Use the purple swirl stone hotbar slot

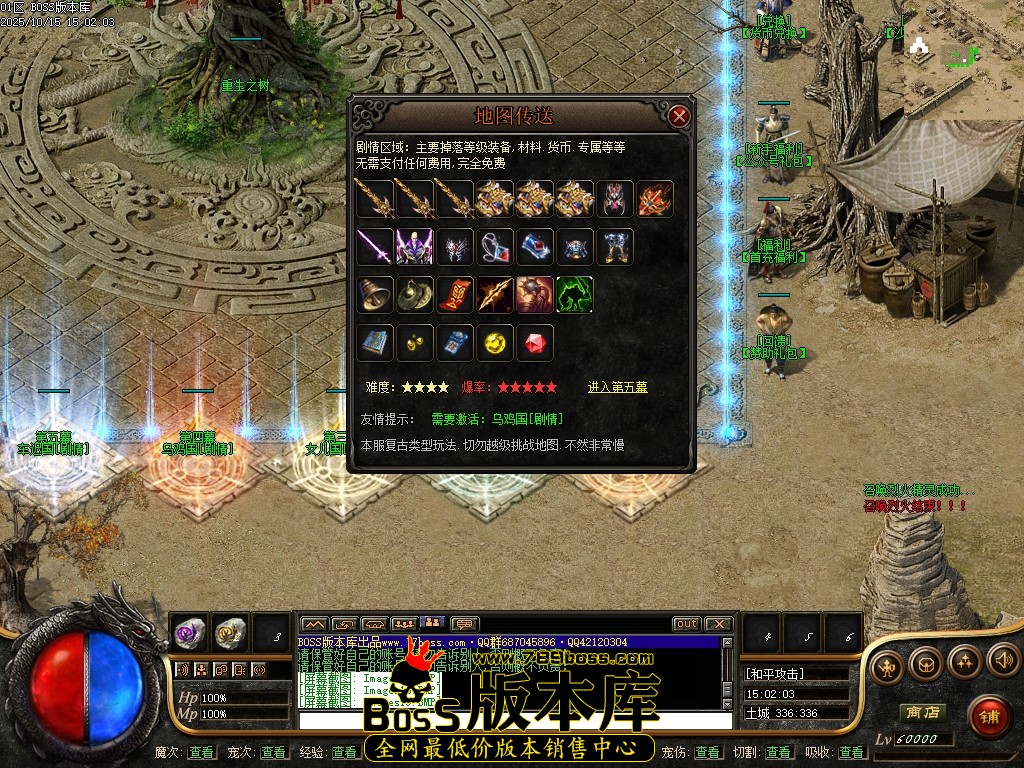189,632
